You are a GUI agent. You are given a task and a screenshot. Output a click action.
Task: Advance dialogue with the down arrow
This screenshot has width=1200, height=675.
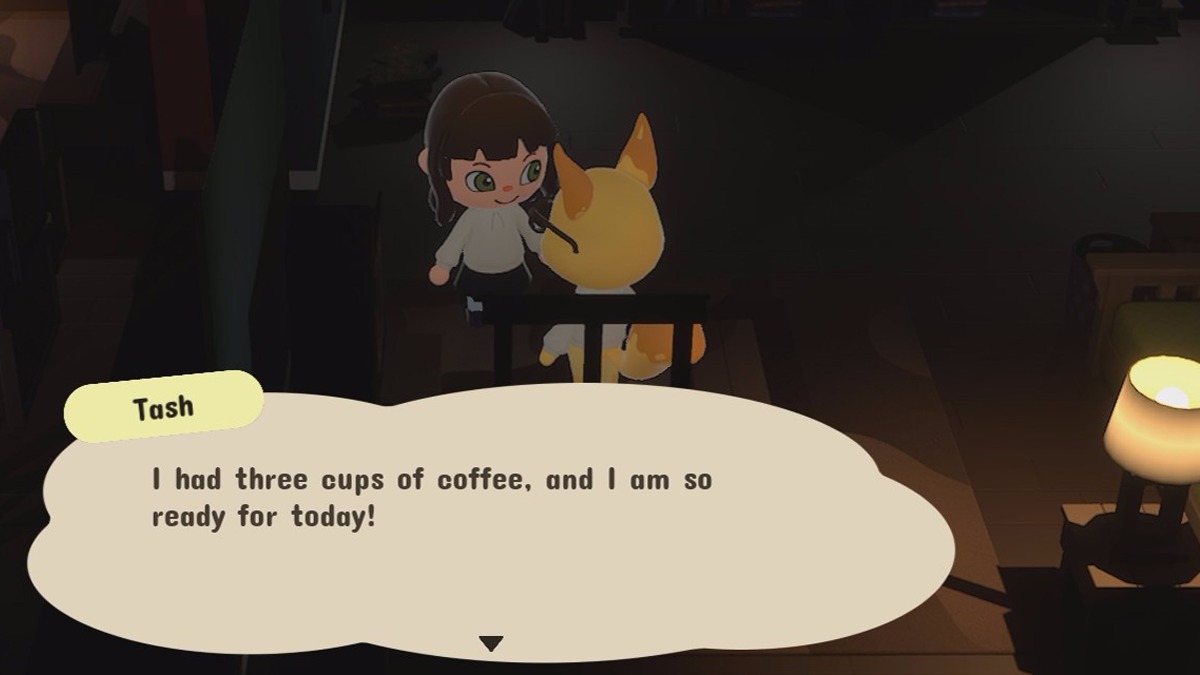tap(490, 643)
